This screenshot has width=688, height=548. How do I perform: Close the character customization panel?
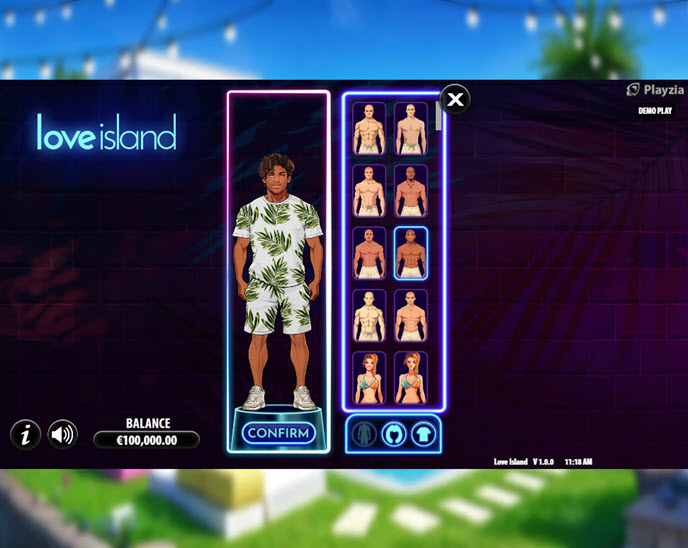pos(455,99)
